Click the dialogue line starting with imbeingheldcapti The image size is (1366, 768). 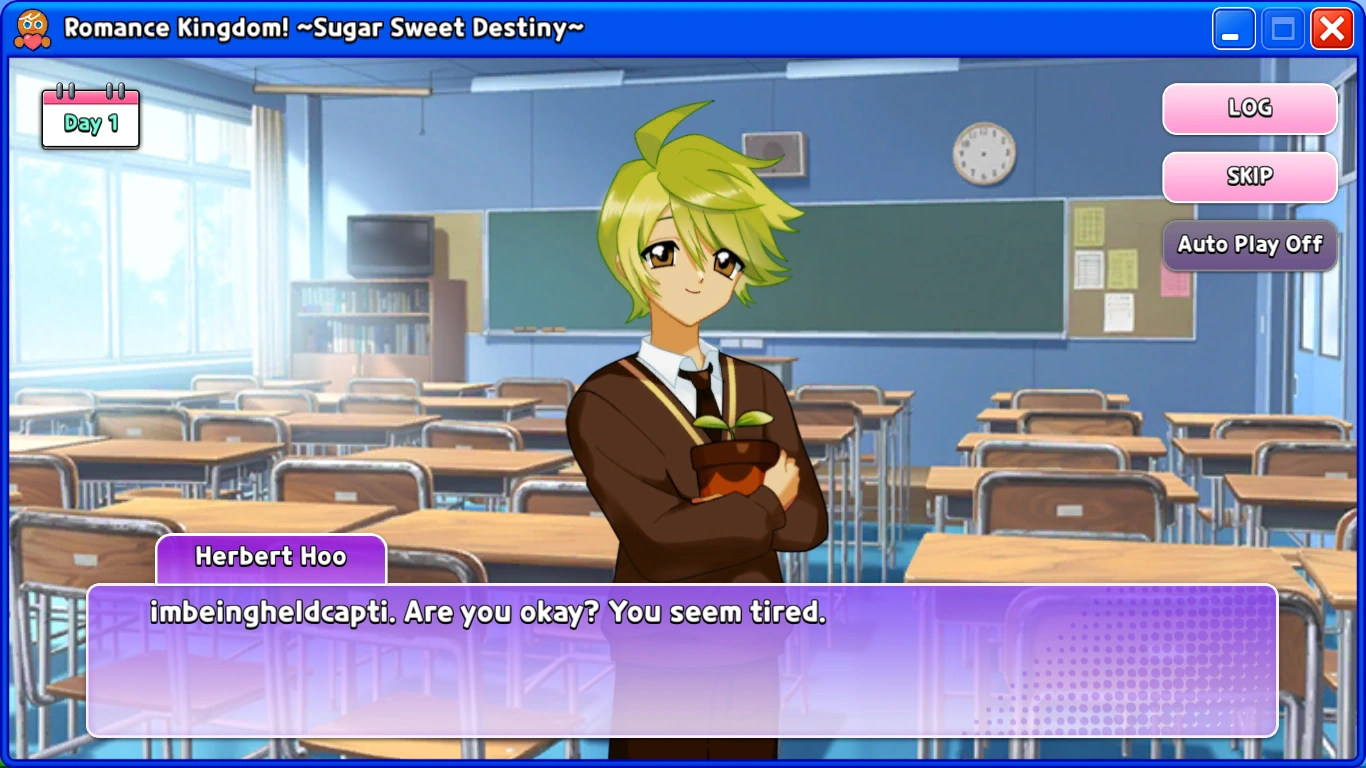click(x=488, y=614)
